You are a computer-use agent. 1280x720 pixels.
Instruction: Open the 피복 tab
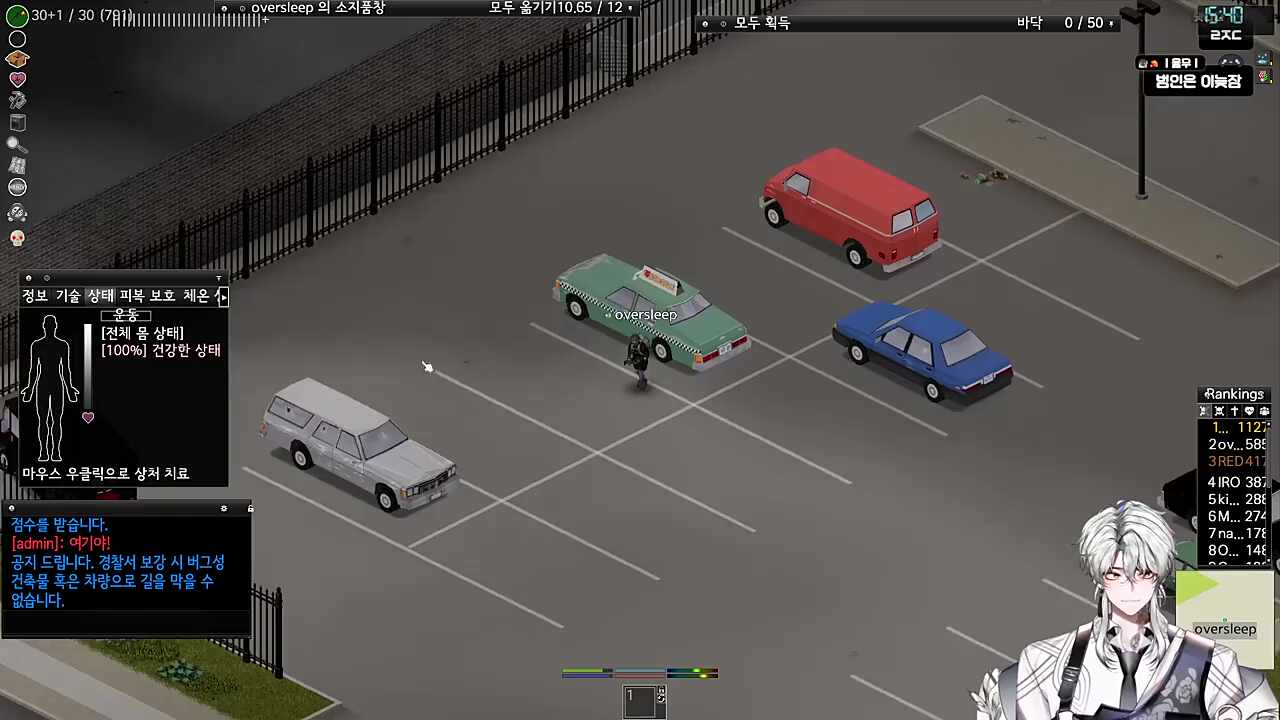click(x=132, y=296)
